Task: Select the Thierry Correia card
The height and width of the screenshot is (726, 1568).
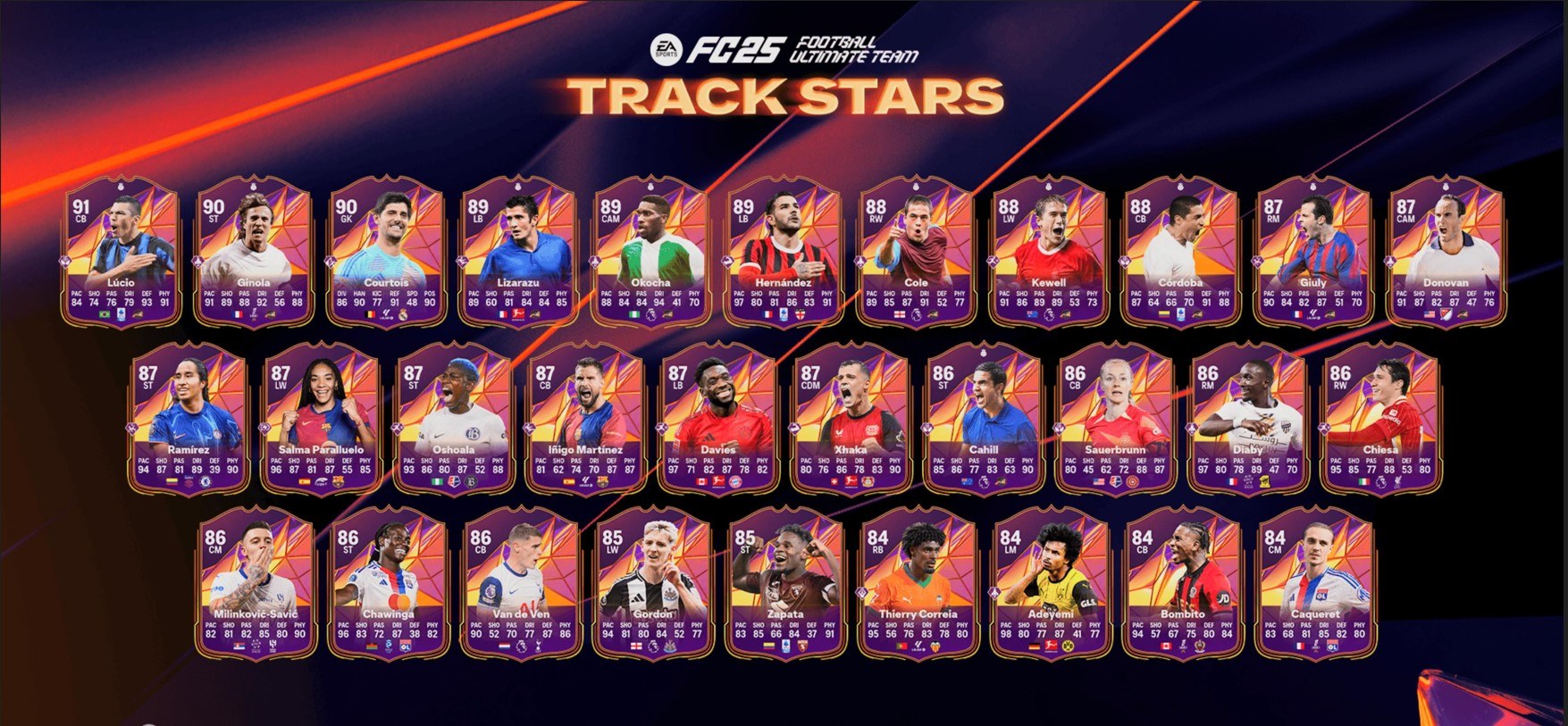Action: [x=918, y=583]
